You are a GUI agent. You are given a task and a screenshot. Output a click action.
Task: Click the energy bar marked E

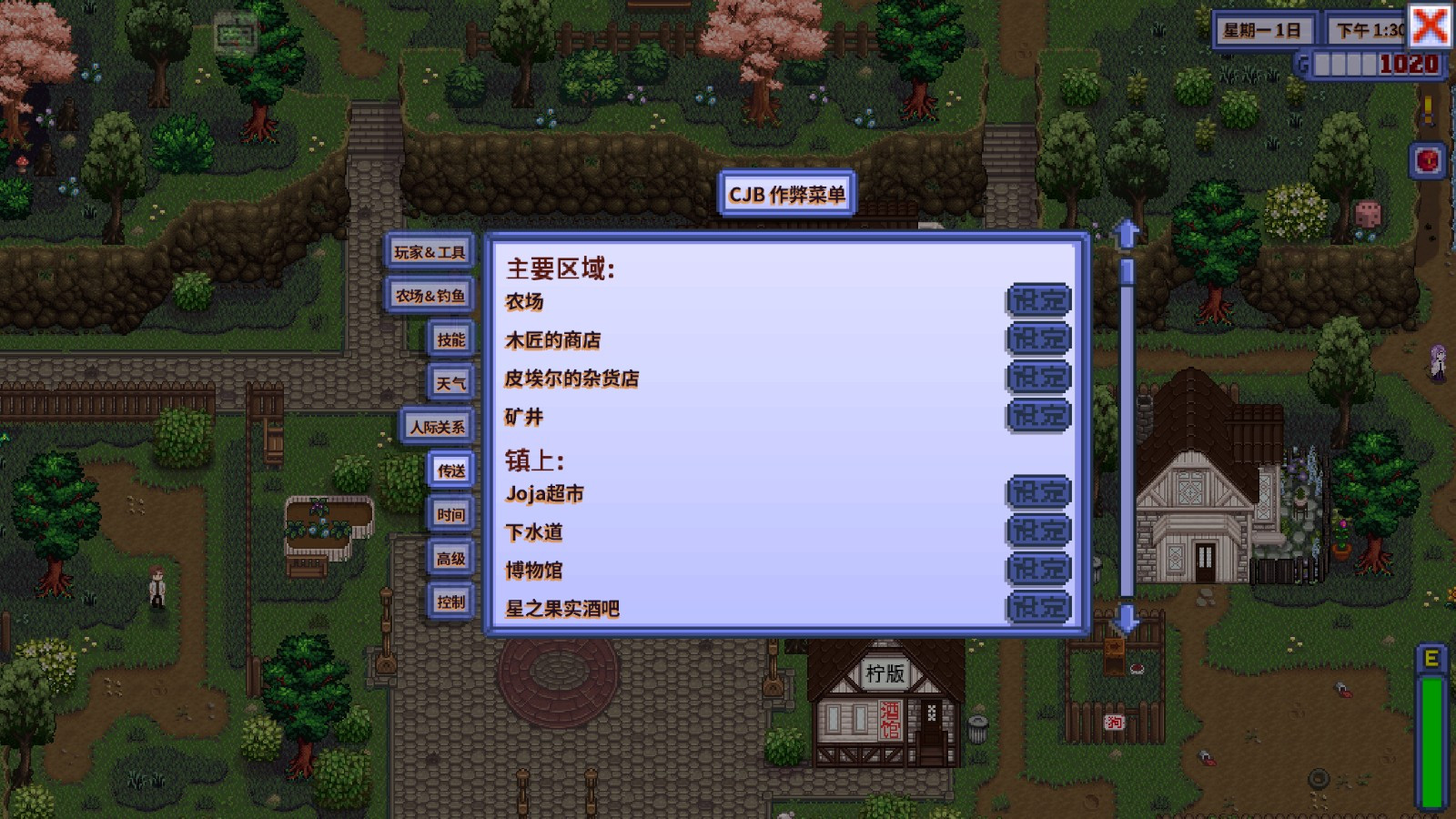pyautogui.click(x=1431, y=719)
